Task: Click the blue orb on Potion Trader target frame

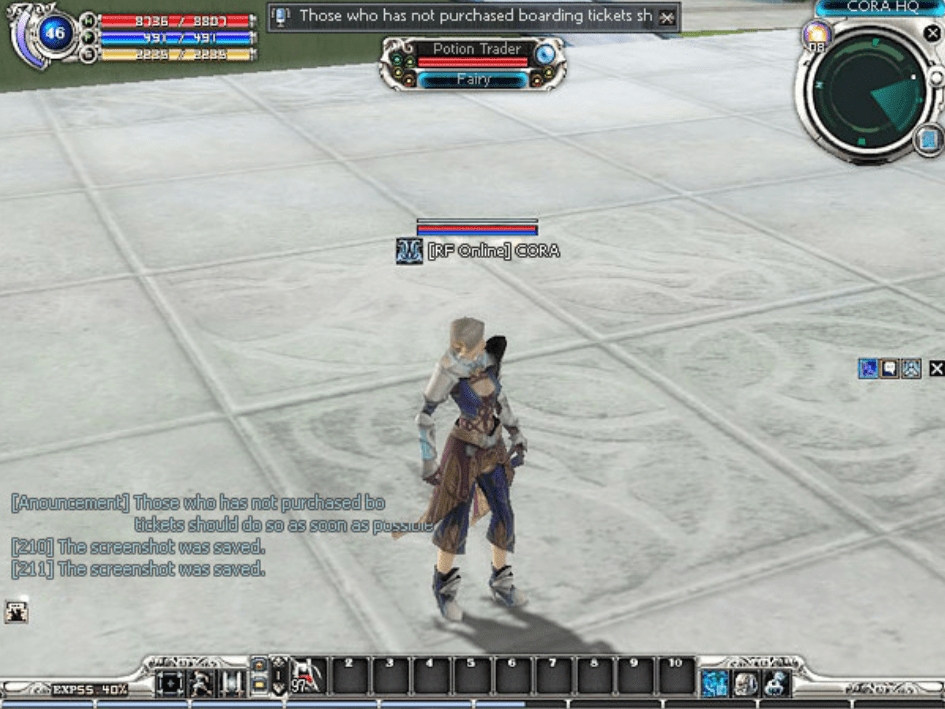Action: click(544, 55)
